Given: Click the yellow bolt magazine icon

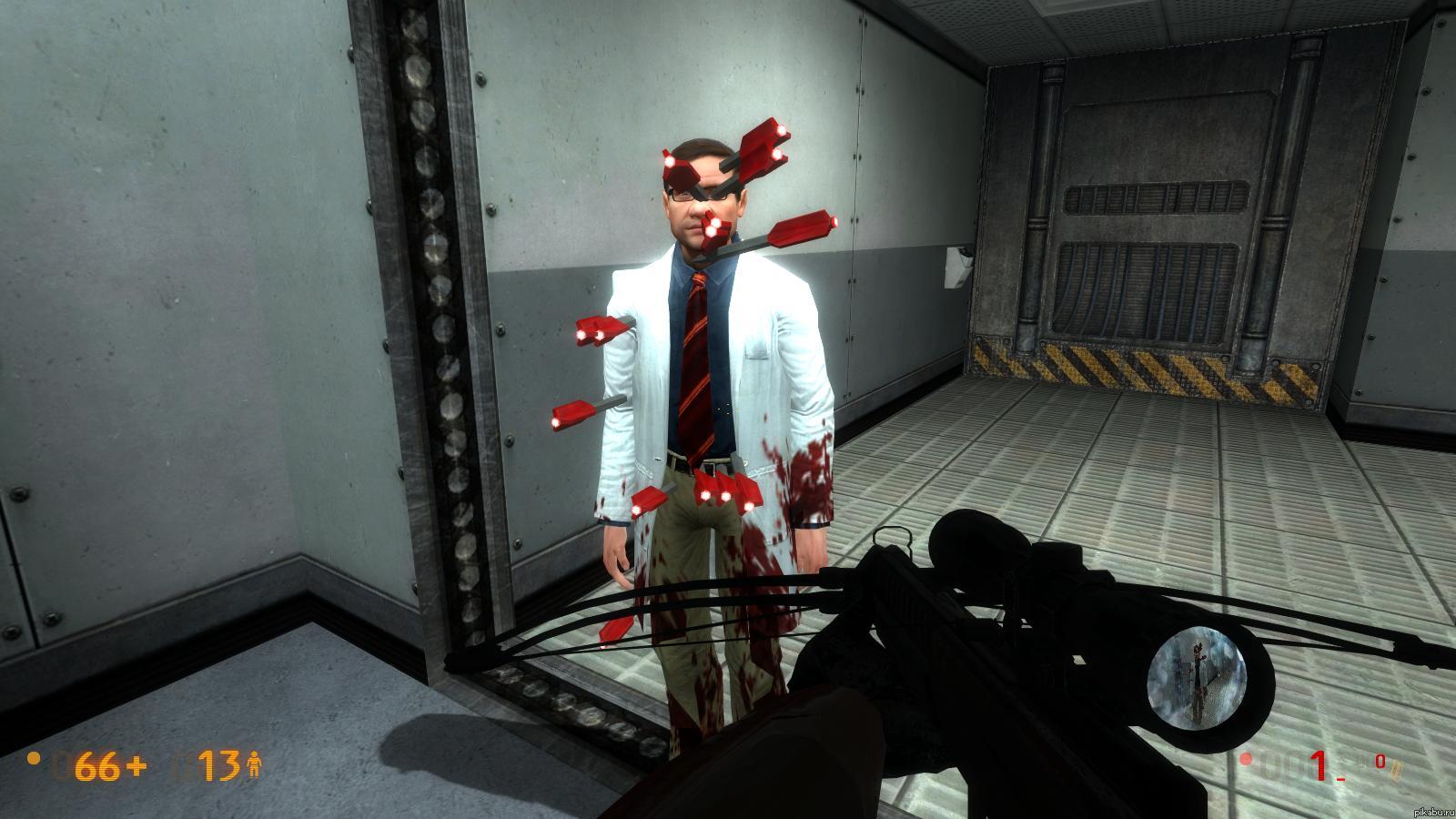Looking at the screenshot, I should coord(1396,769).
